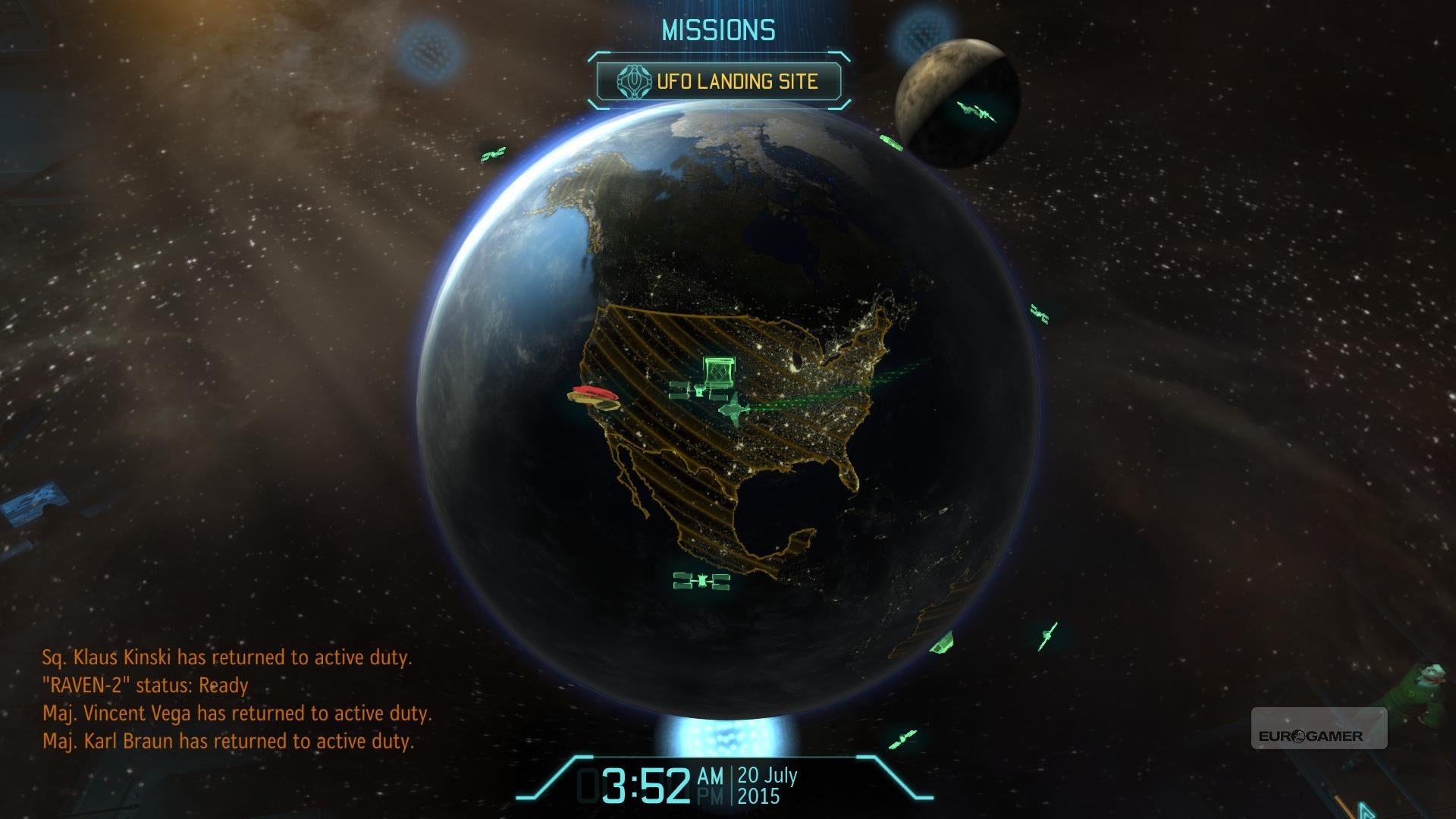Open the UFO Landing Site mission
The width and height of the screenshot is (1456, 819).
tap(718, 81)
